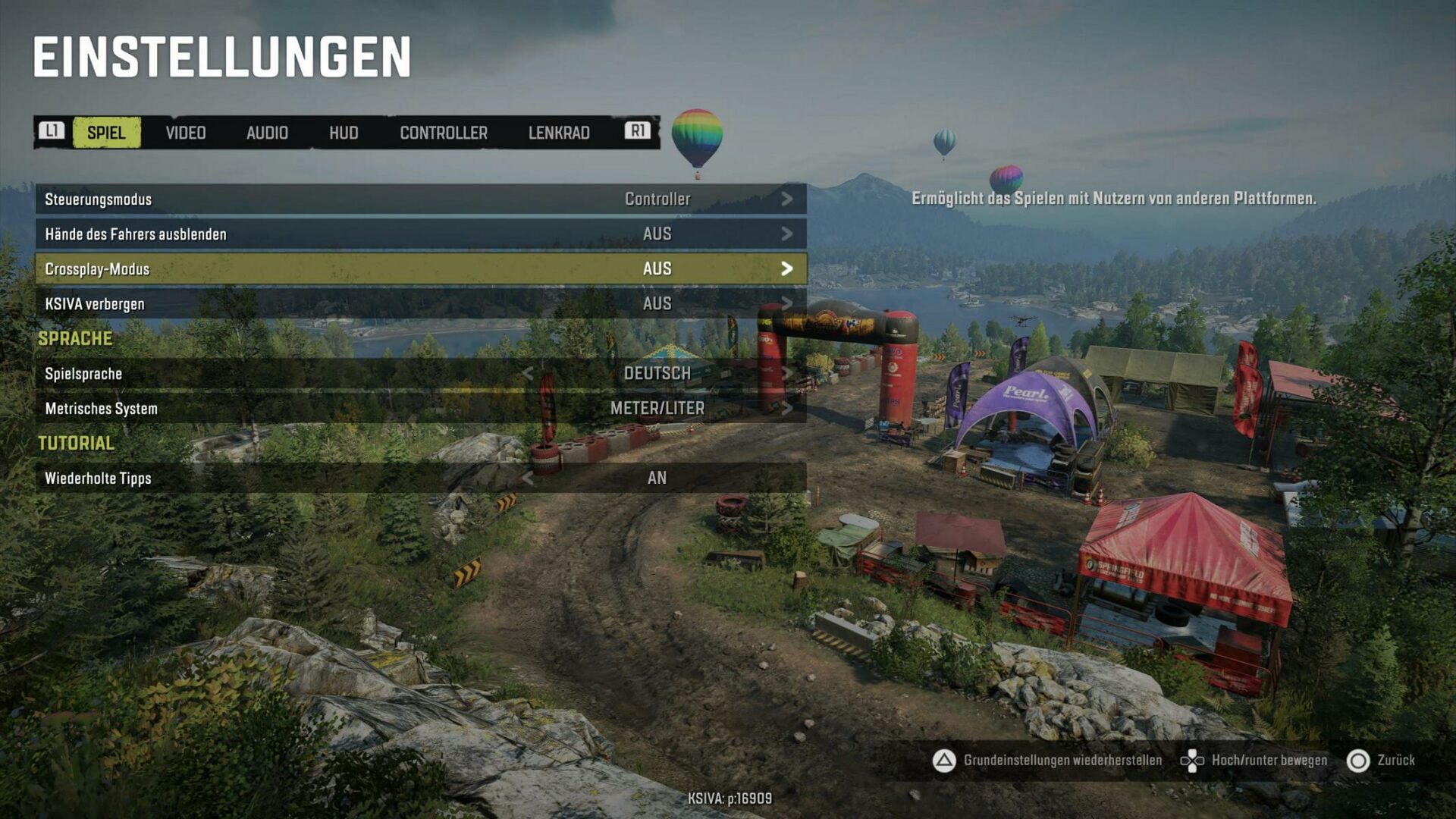1456x819 pixels.
Task: Click the R1 shoulder button icon
Action: click(x=638, y=133)
